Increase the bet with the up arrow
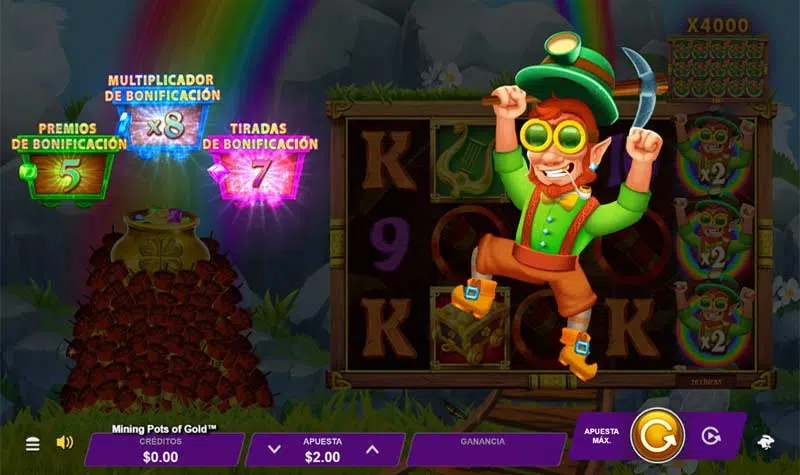The width and height of the screenshot is (800, 475). [x=373, y=450]
